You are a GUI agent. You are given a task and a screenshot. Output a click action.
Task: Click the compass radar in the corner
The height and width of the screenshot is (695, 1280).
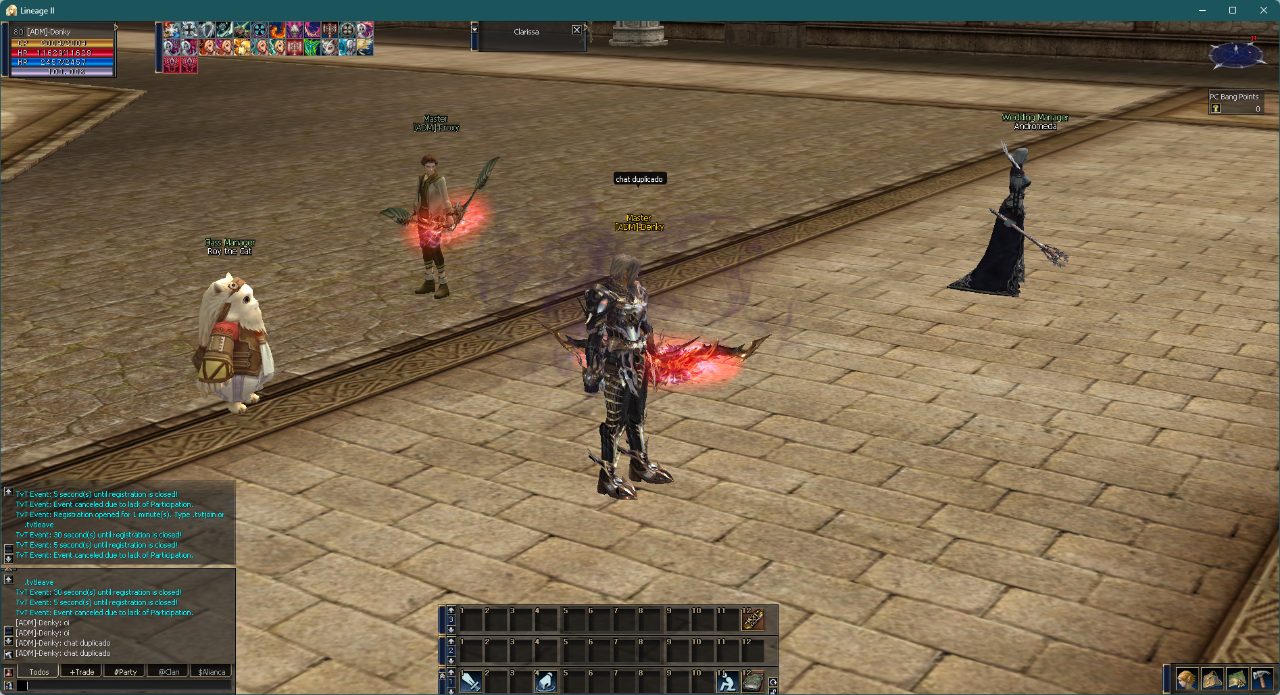tap(1236, 54)
